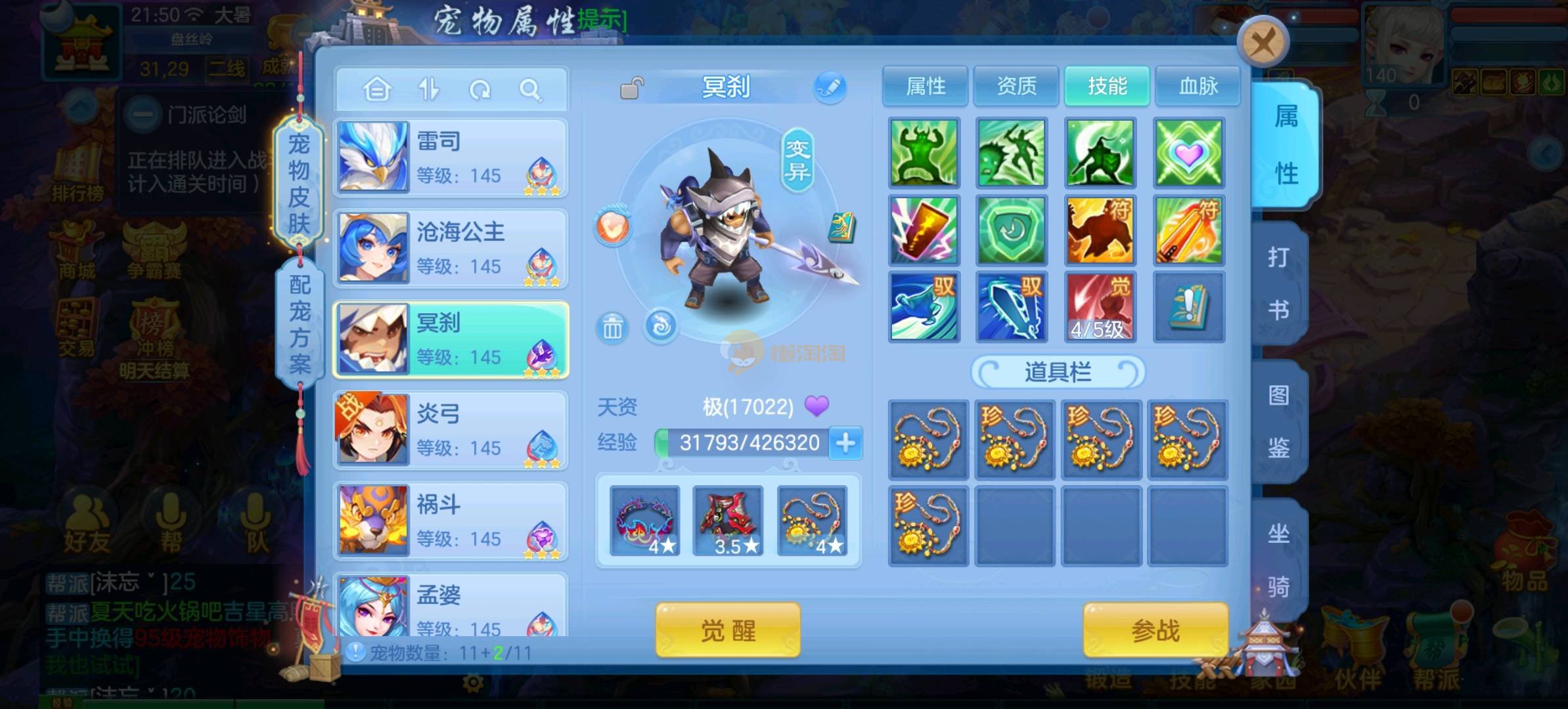Open the 宠物皮肤 side tab
This screenshot has height=709, width=1568.
pyautogui.click(x=299, y=184)
